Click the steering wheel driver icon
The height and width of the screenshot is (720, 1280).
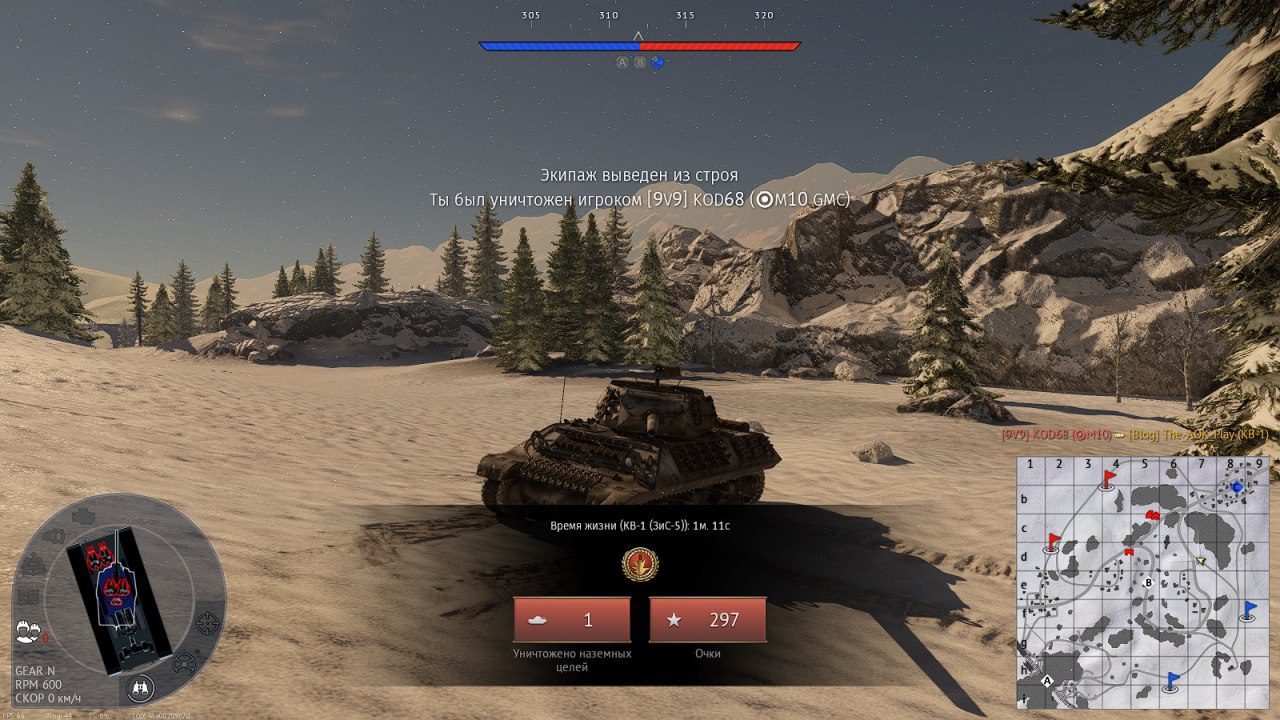(x=185, y=663)
